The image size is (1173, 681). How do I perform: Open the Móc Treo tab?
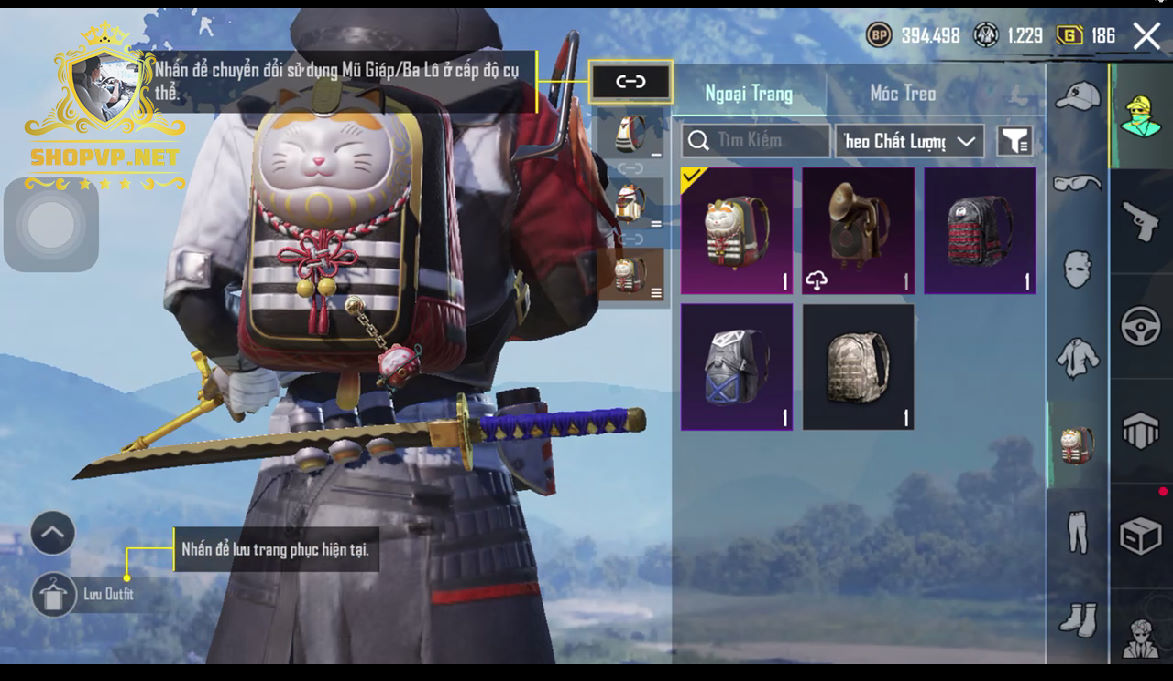[x=902, y=94]
